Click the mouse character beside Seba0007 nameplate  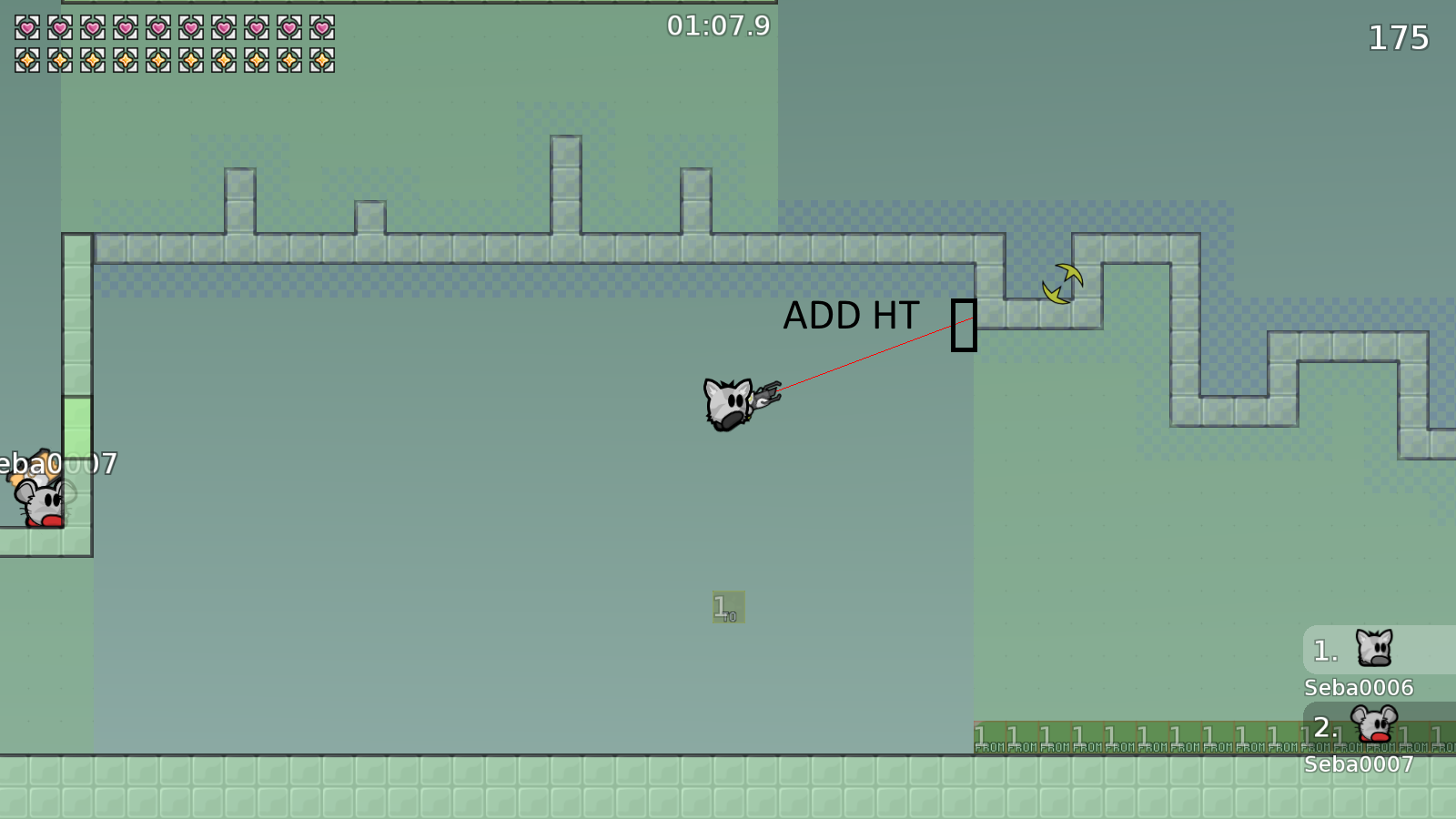[41, 500]
